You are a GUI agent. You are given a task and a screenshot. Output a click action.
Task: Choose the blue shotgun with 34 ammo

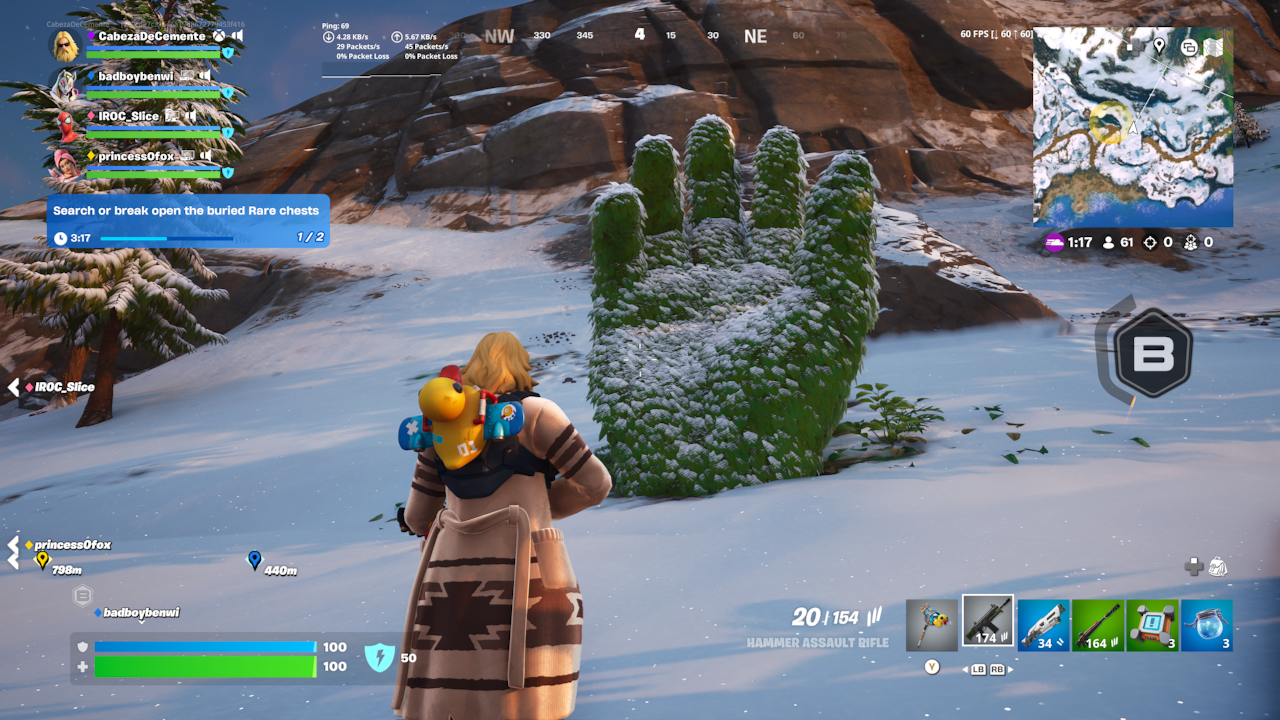[1043, 625]
